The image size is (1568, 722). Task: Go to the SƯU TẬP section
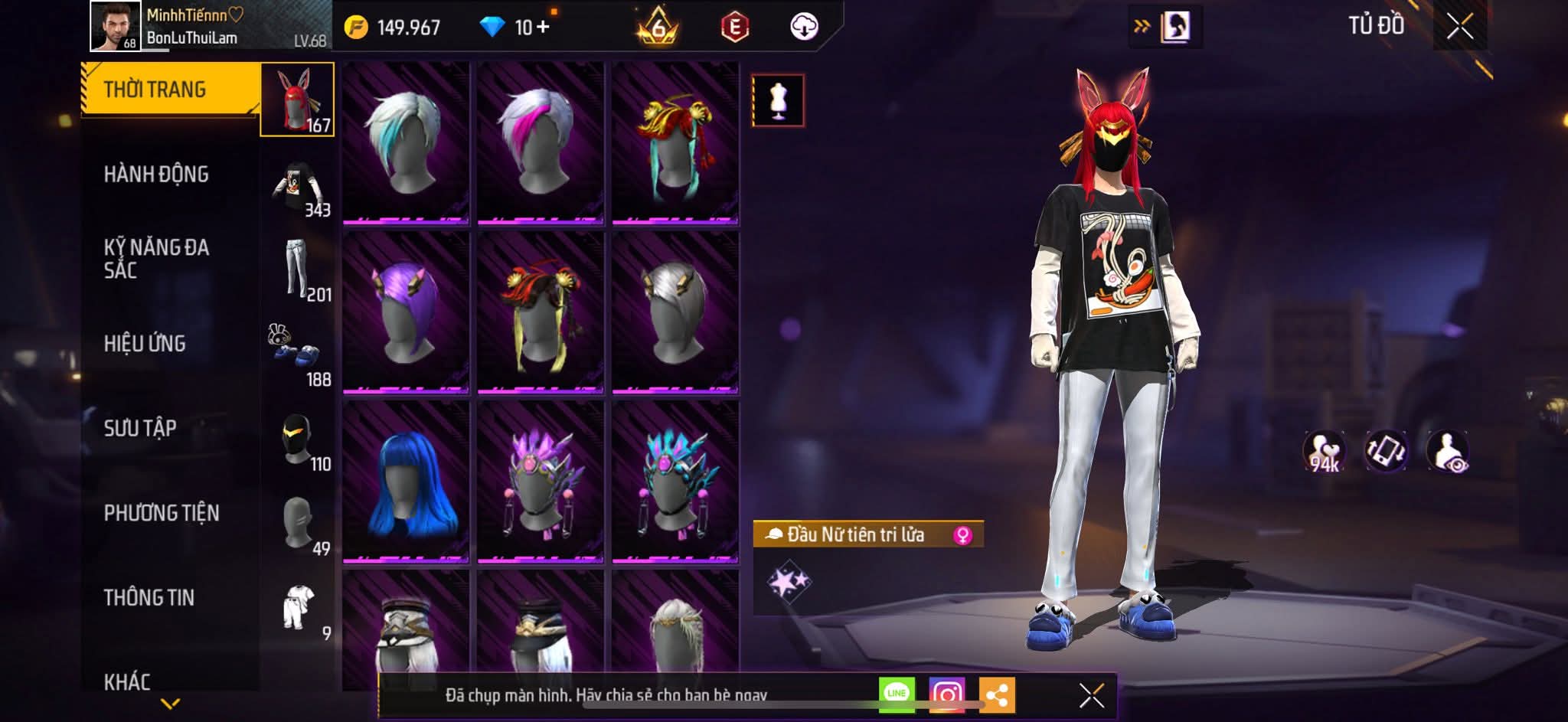(x=140, y=428)
